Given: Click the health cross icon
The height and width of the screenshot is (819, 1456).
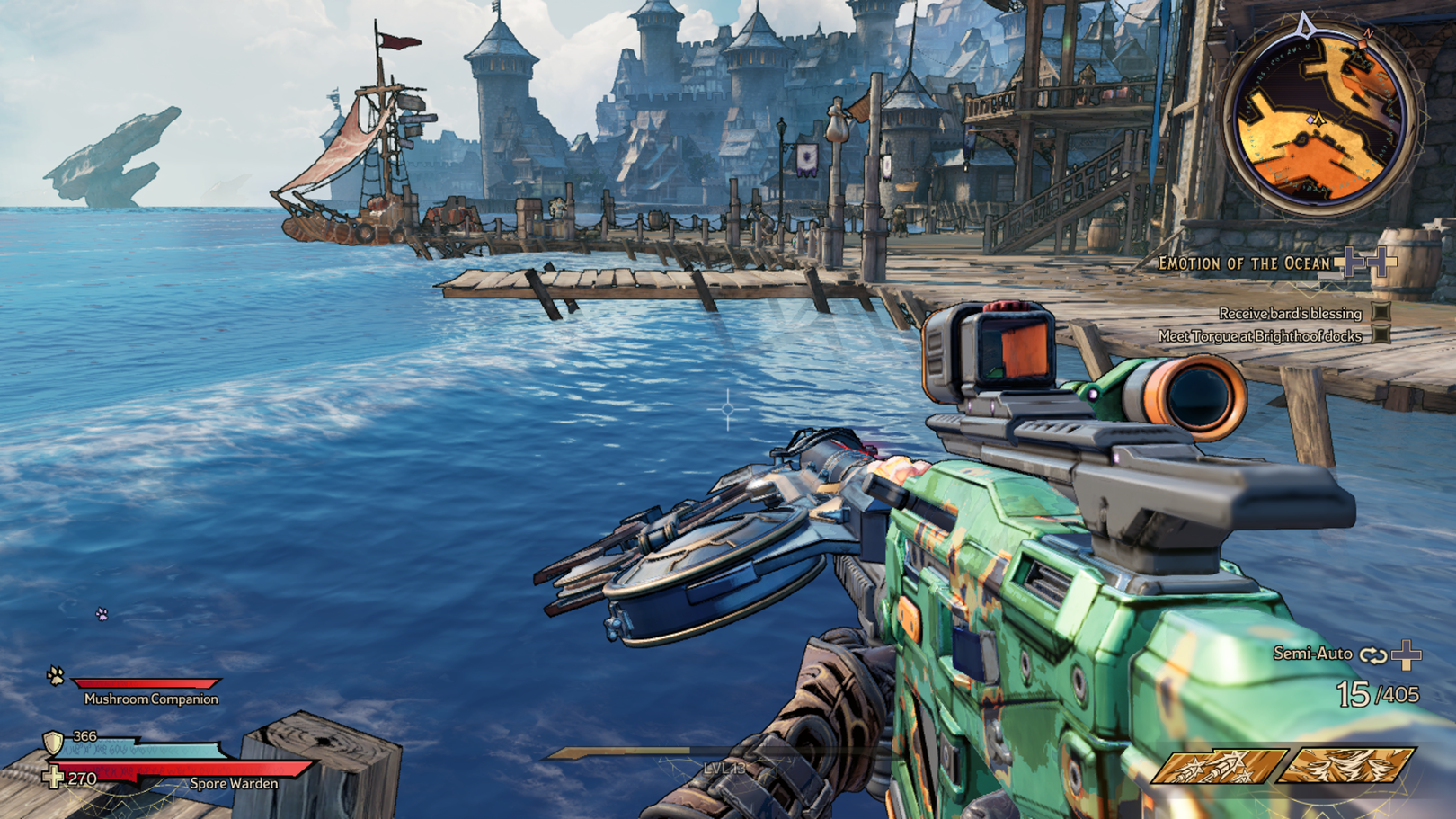Looking at the screenshot, I should (x=54, y=777).
